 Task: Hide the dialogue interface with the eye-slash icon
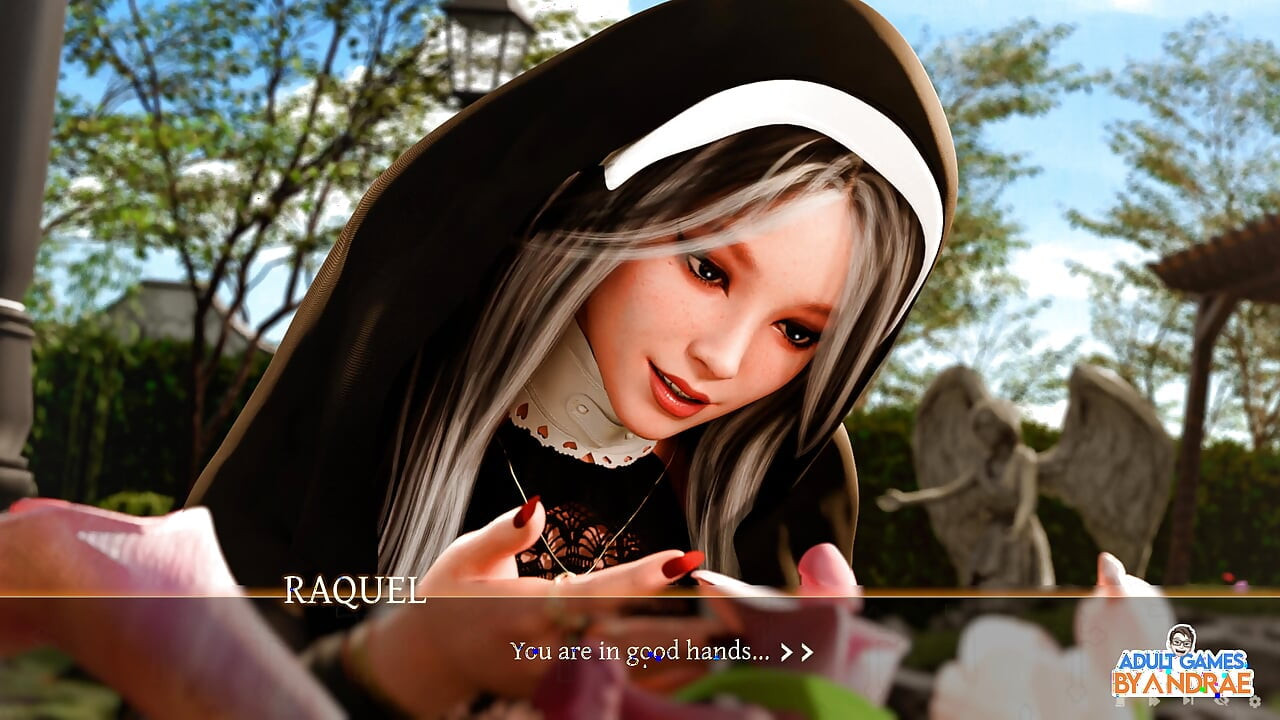point(1221,702)
